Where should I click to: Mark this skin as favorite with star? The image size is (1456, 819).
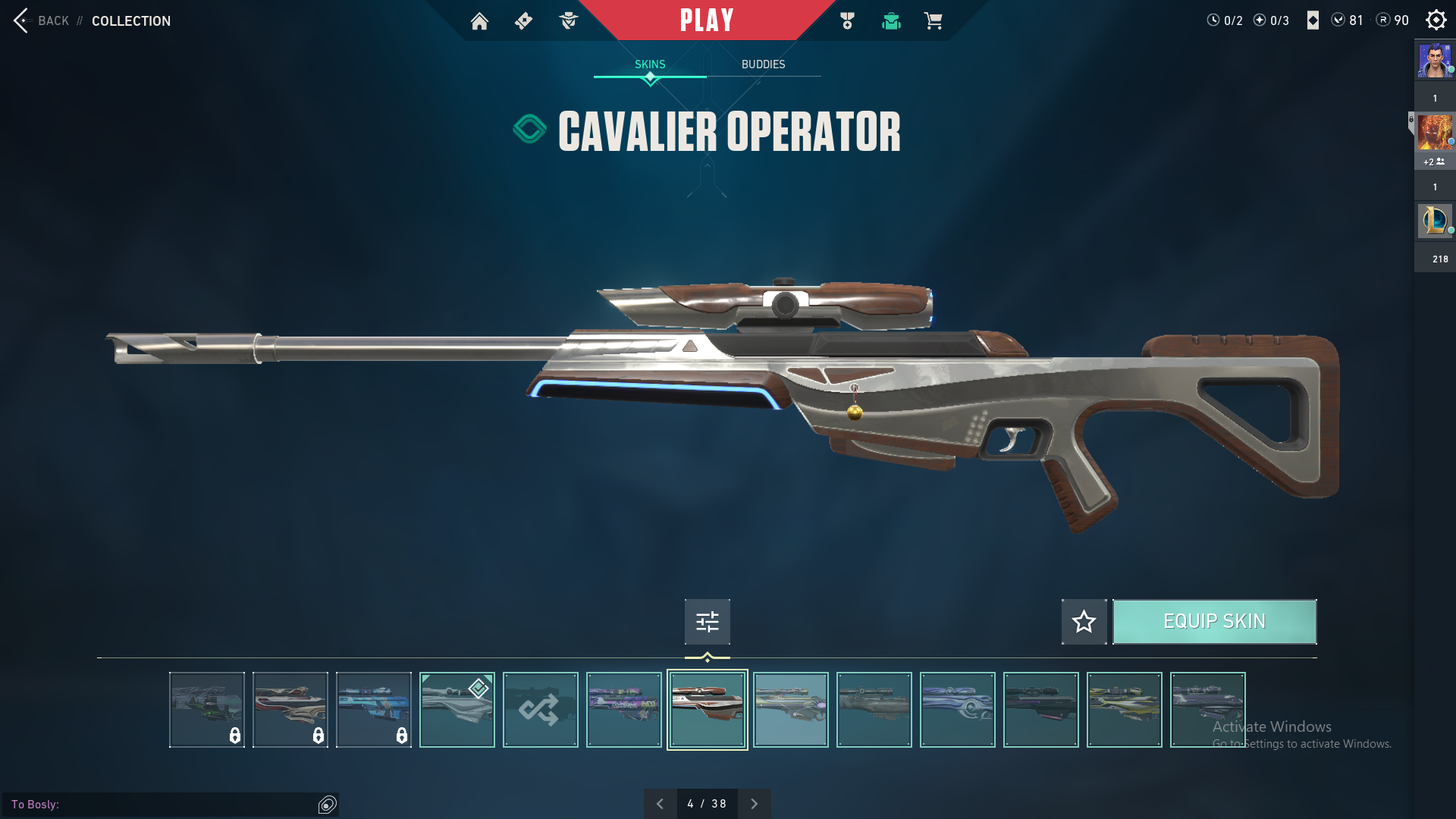(x=1084, y=622)
